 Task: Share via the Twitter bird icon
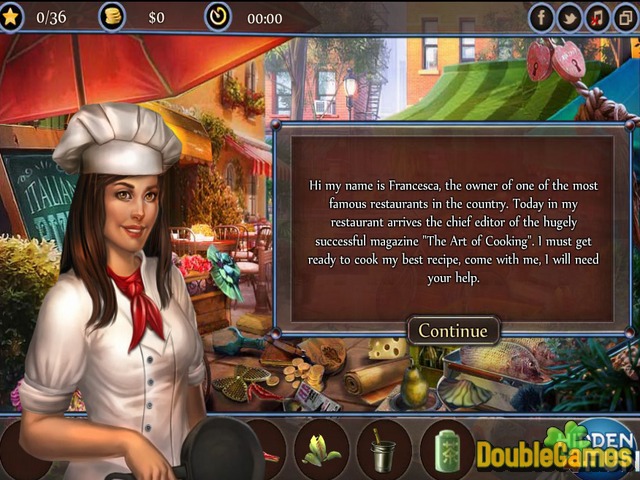click(569, 17)
